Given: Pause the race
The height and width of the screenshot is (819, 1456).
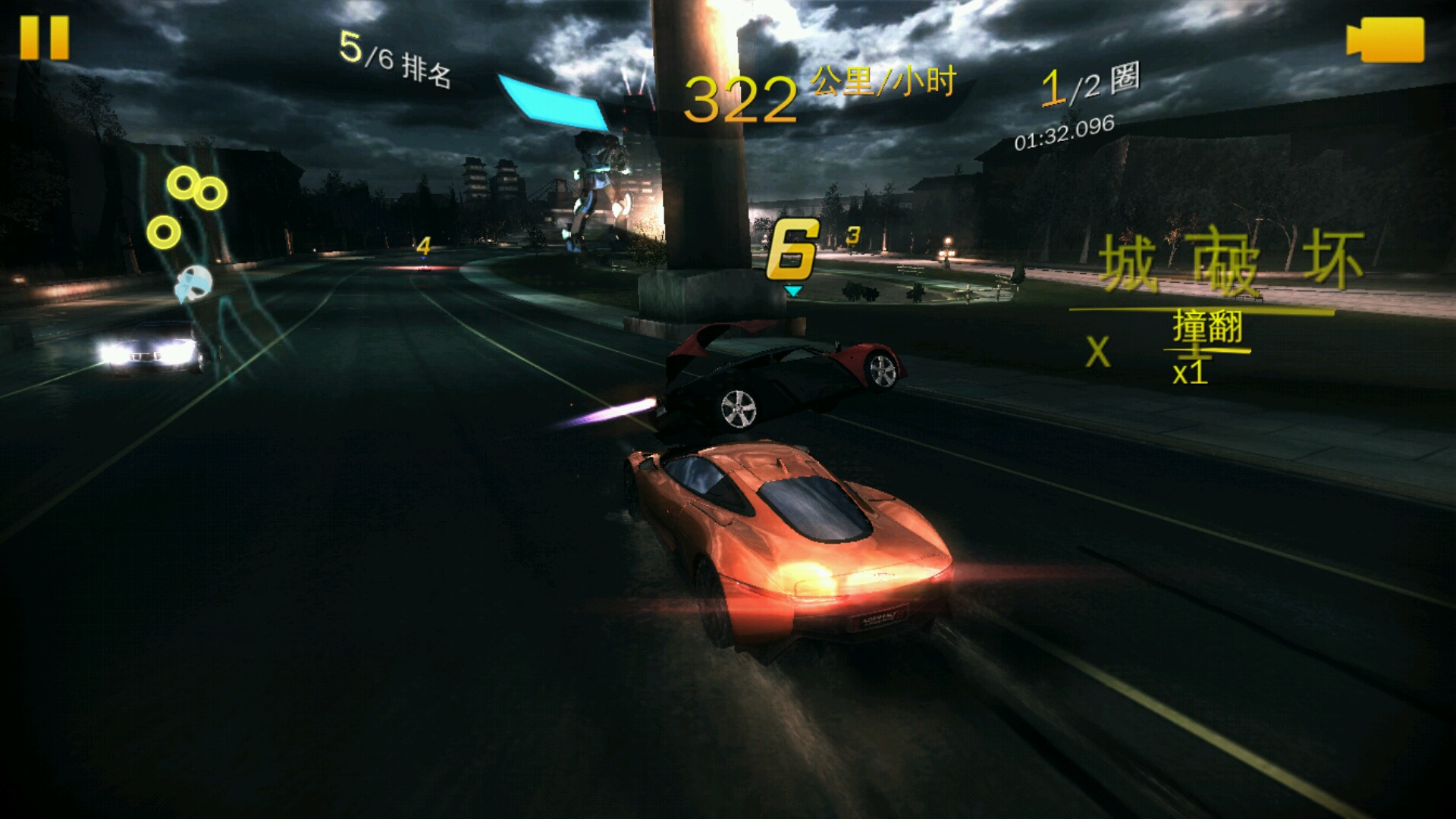Looking at the screenshot, I should coord(45,38).
